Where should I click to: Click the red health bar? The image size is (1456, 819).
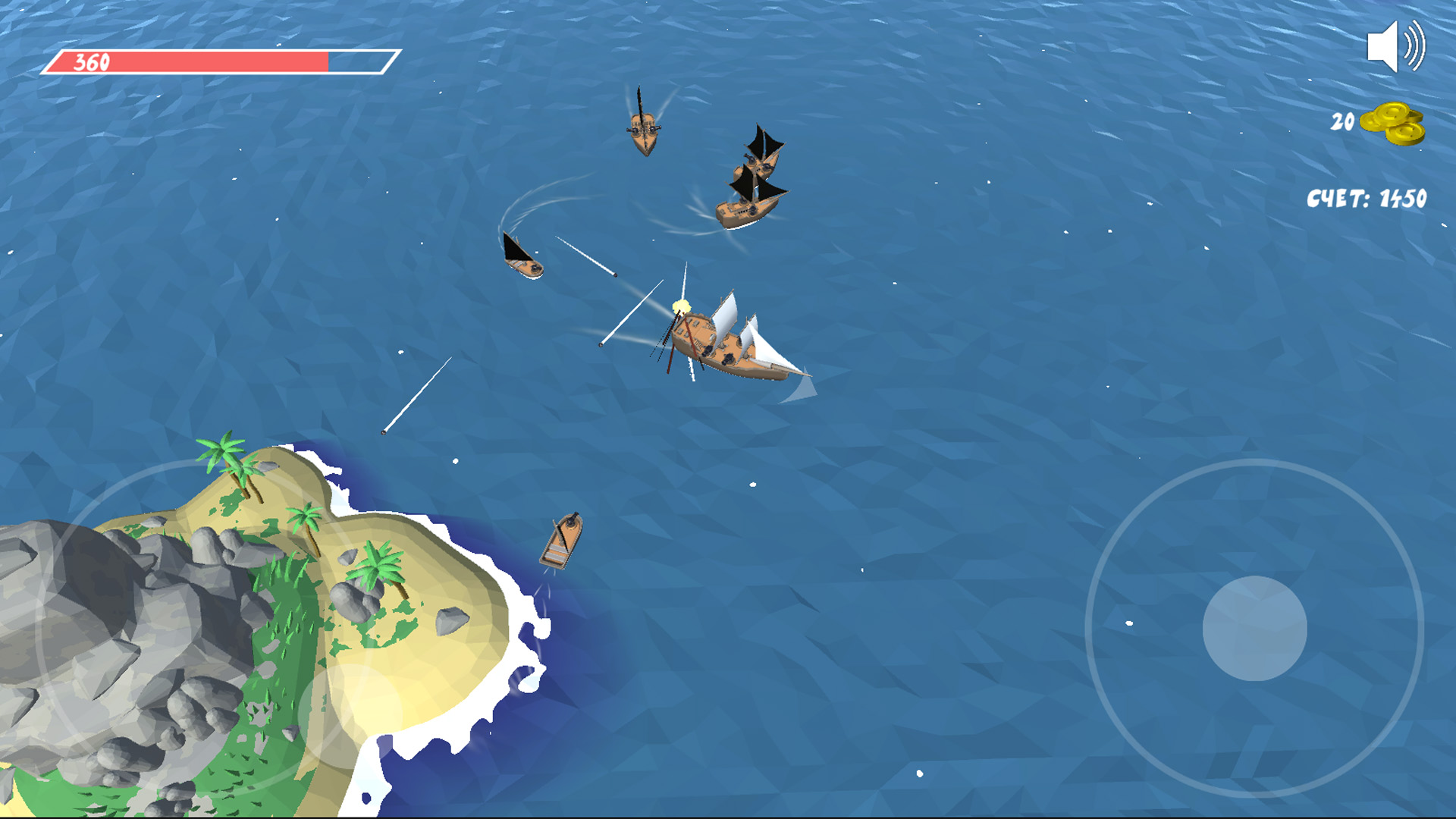190,61
